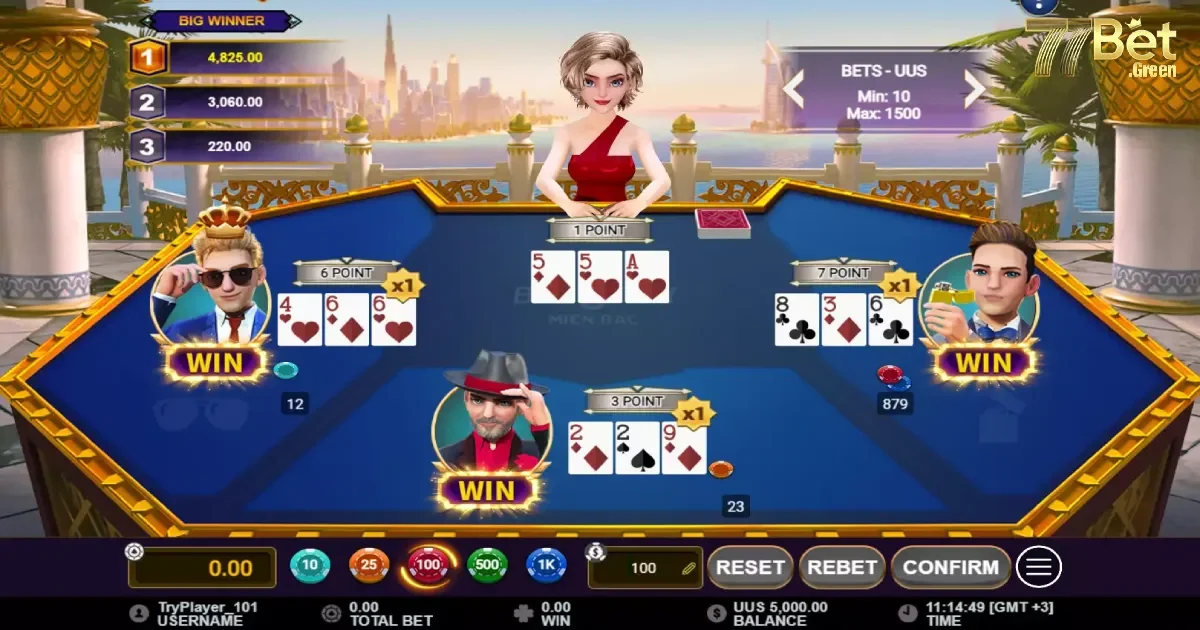Confirm the current bet
This screenshot has width=1200, height=630.
click(950, 567)
